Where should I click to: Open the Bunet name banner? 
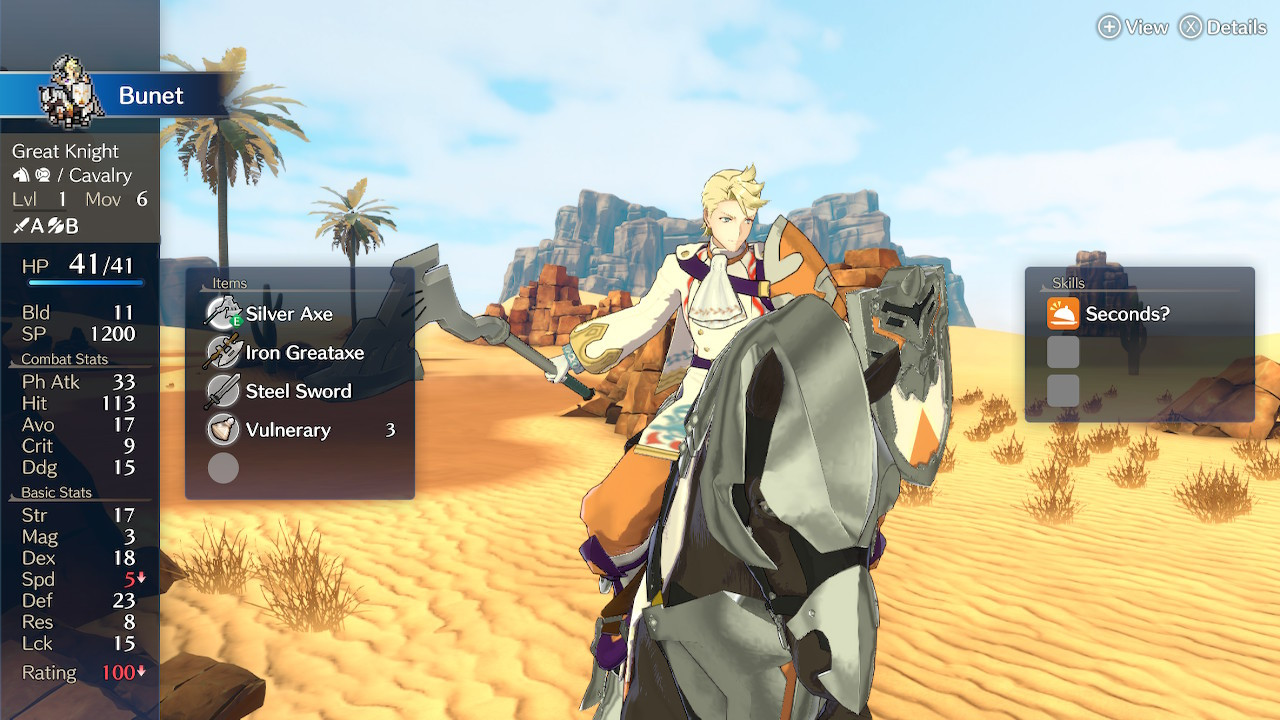[x=152, y=95]
